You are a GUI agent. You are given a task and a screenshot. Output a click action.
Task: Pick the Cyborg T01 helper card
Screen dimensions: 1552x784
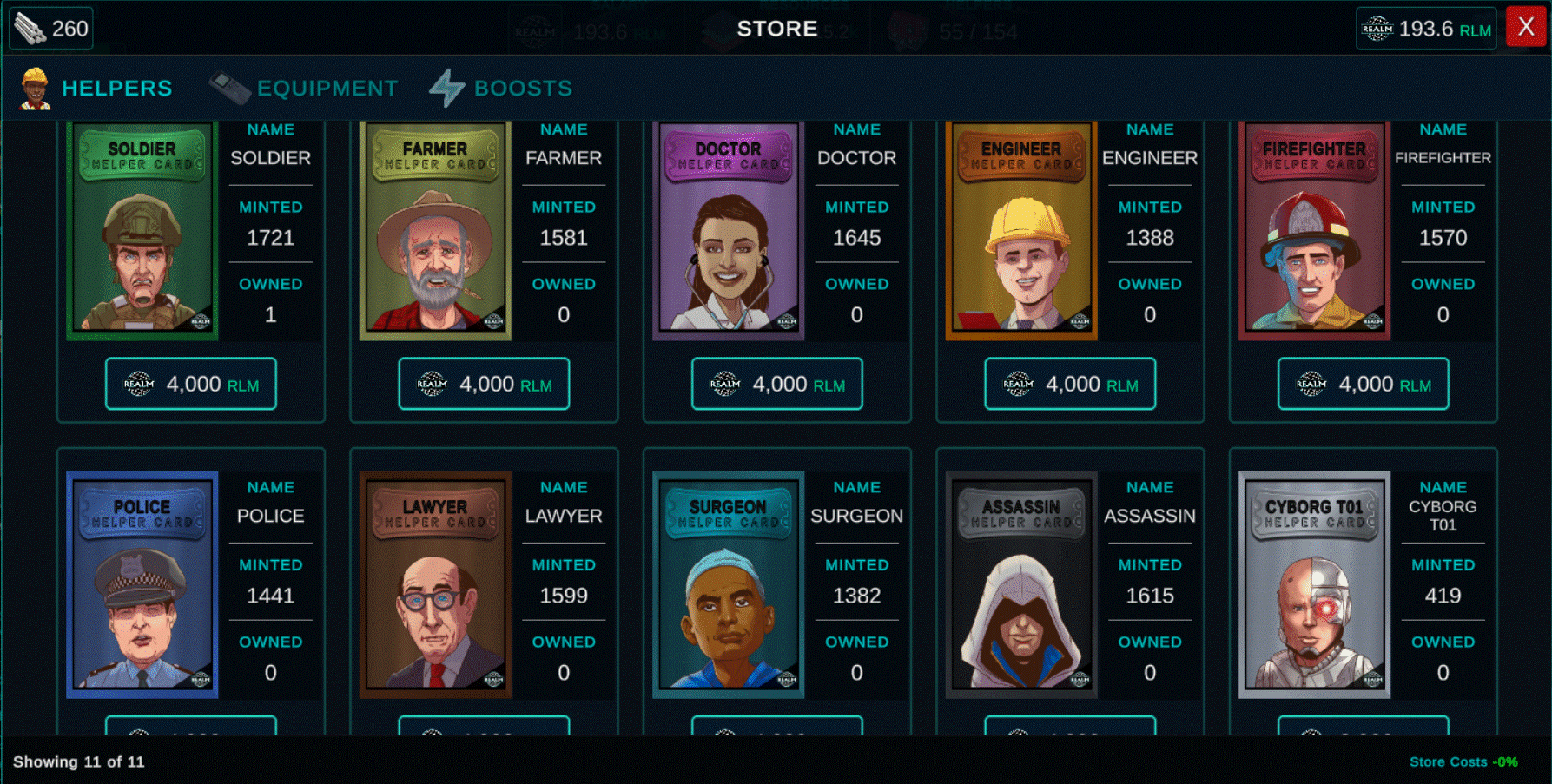1314,584
